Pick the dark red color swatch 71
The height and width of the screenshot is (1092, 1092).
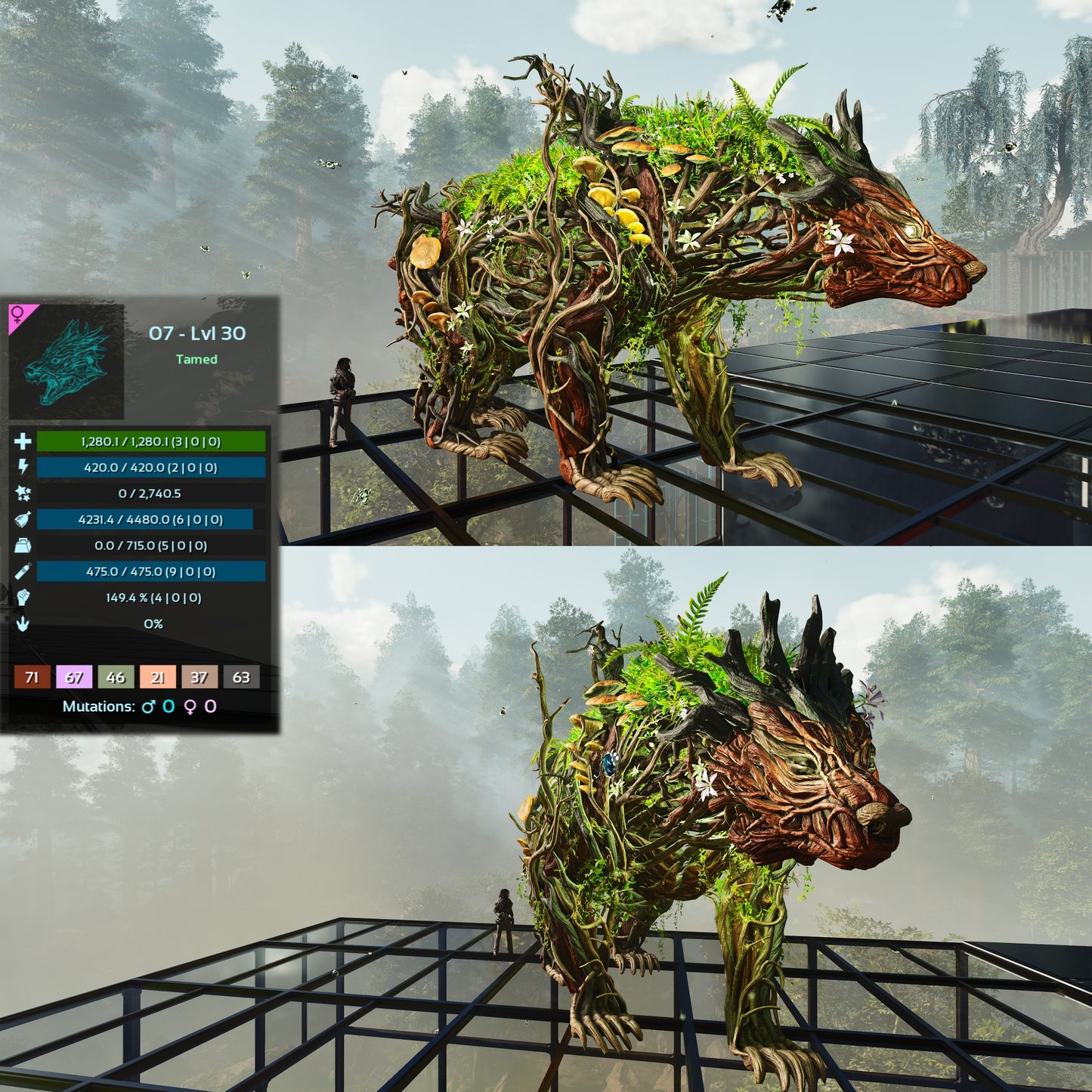pos(32,677)
